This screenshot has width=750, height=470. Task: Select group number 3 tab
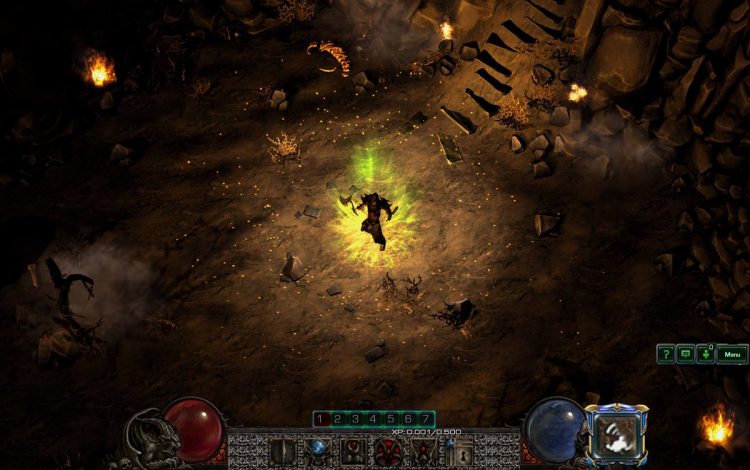coord(356,418)
